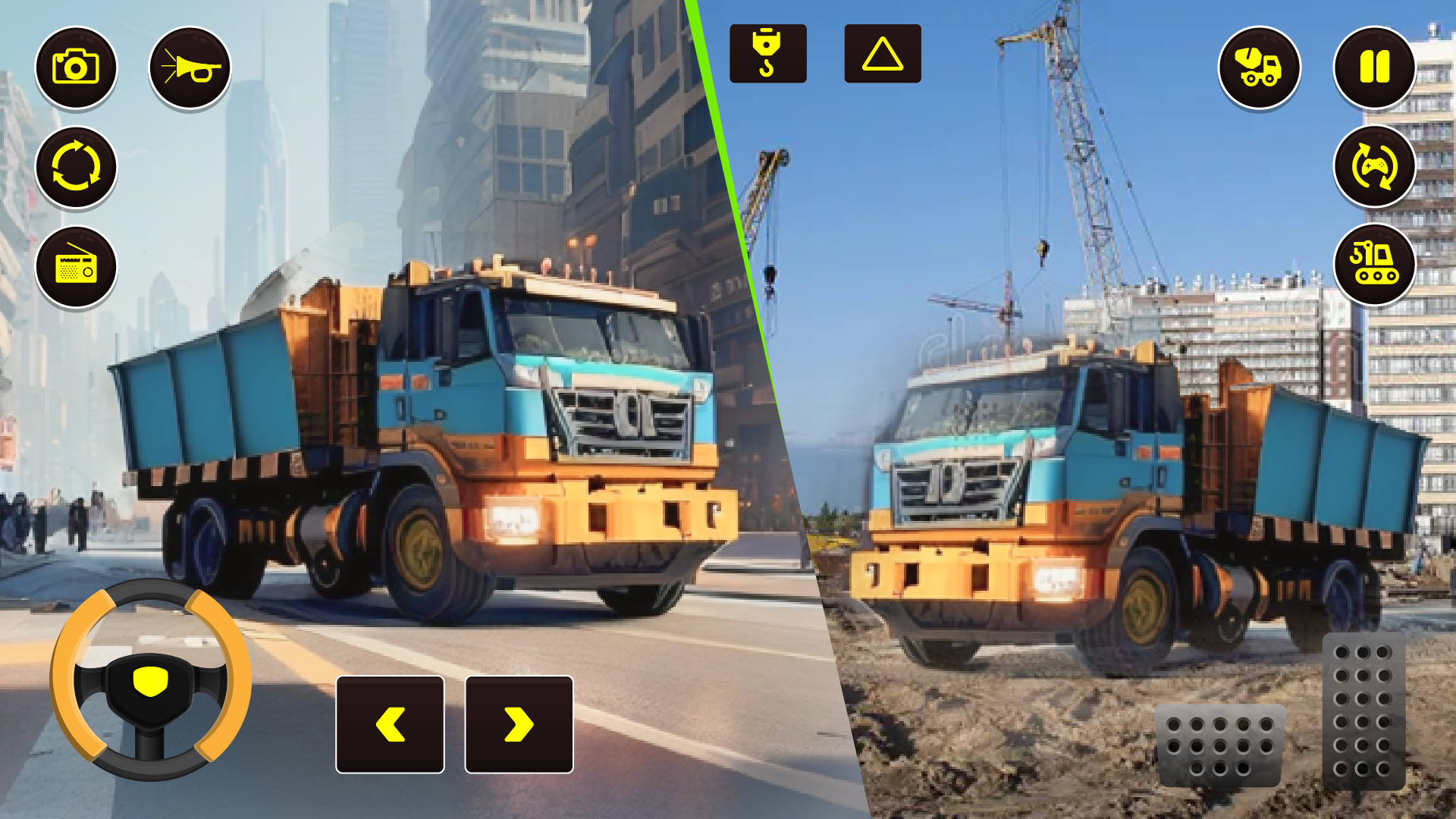This screenshot has width=1456, height=819.
Task: Pause the game
Action: (1375, 67)
